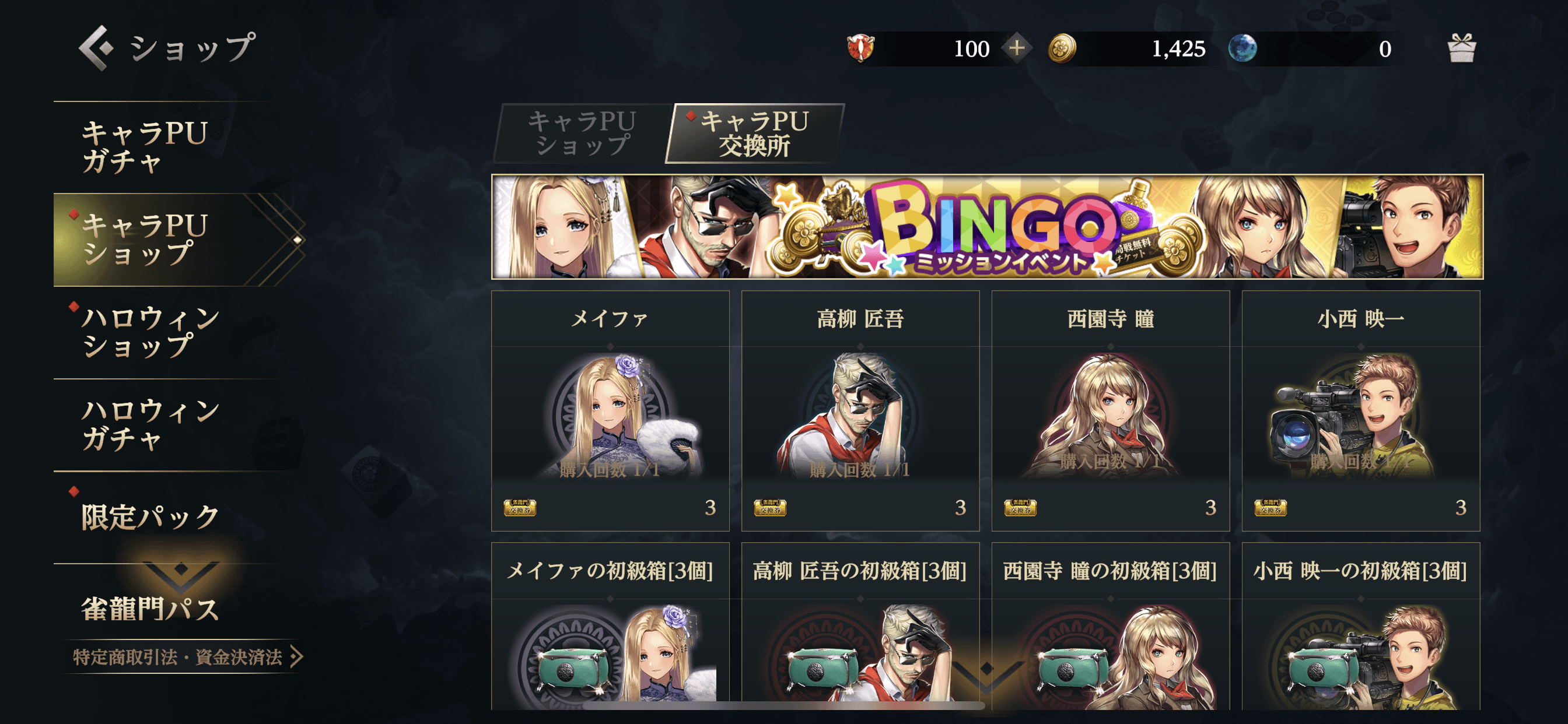
Task: Select the キャラPU ショップ sidebar entry
Action: (x=146, y=240)
